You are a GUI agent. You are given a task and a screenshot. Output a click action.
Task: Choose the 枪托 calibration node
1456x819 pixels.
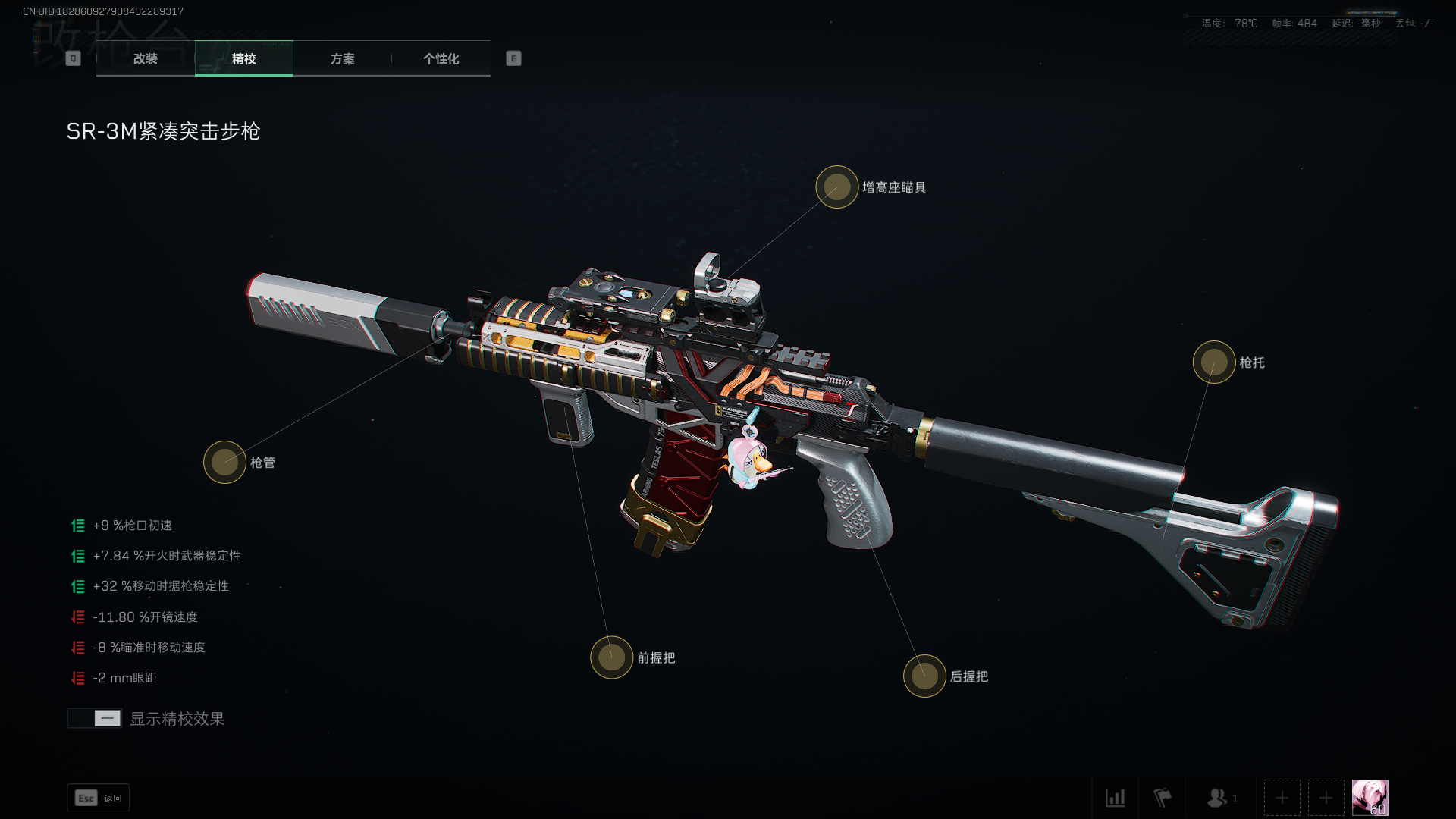pyautogui.click(x=1214, y=362)
